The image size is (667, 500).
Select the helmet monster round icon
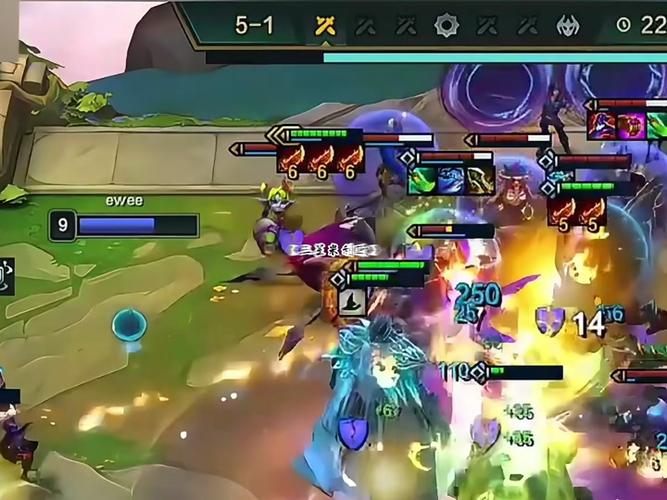[x=568, y=26]
